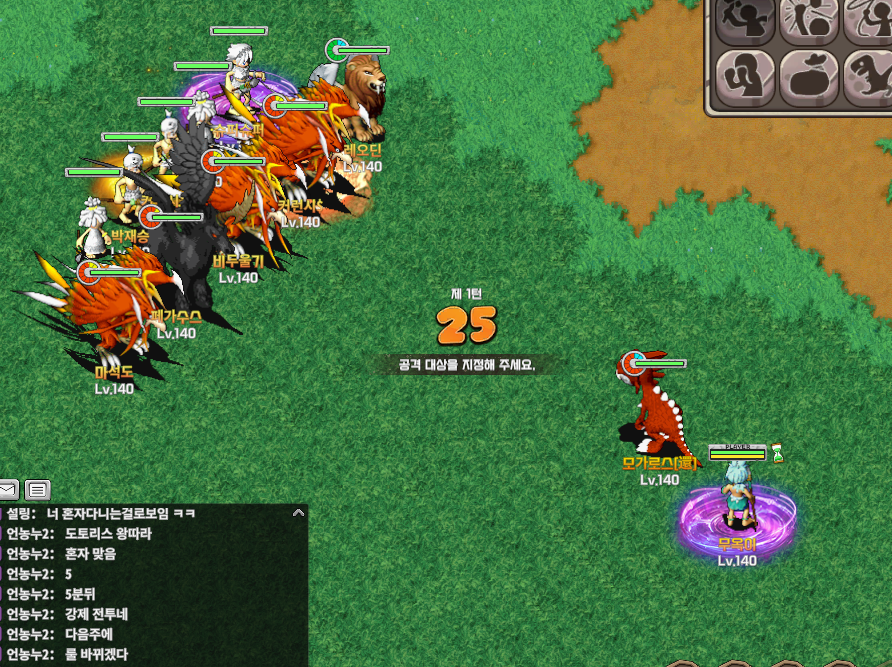Viewport: 892px width, 667px height.
Task: Target the orange beast 마석도
Action: pyautogui.click(x=115, y=310)
